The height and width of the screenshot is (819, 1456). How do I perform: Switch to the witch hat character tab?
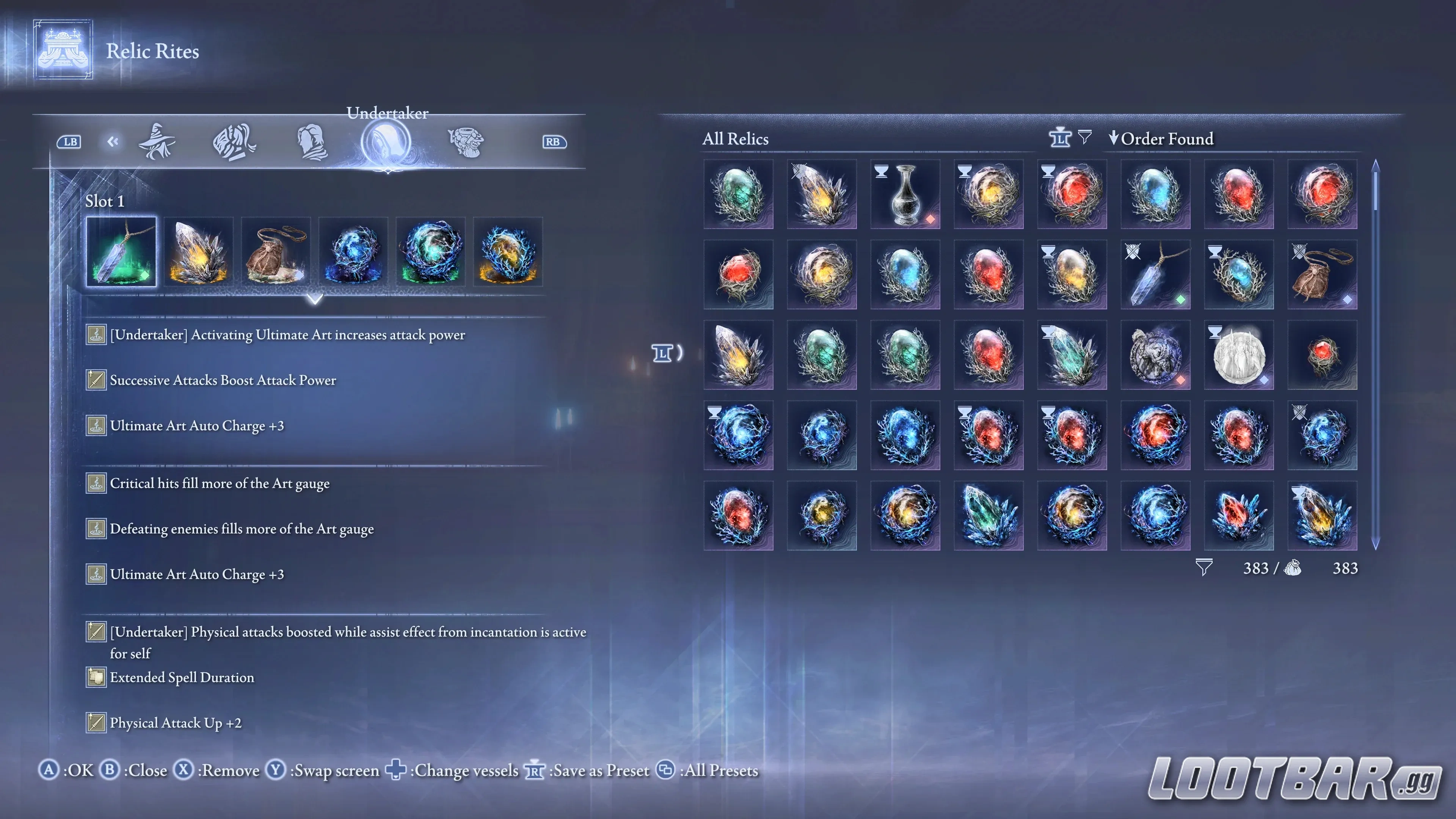point(157,142)
